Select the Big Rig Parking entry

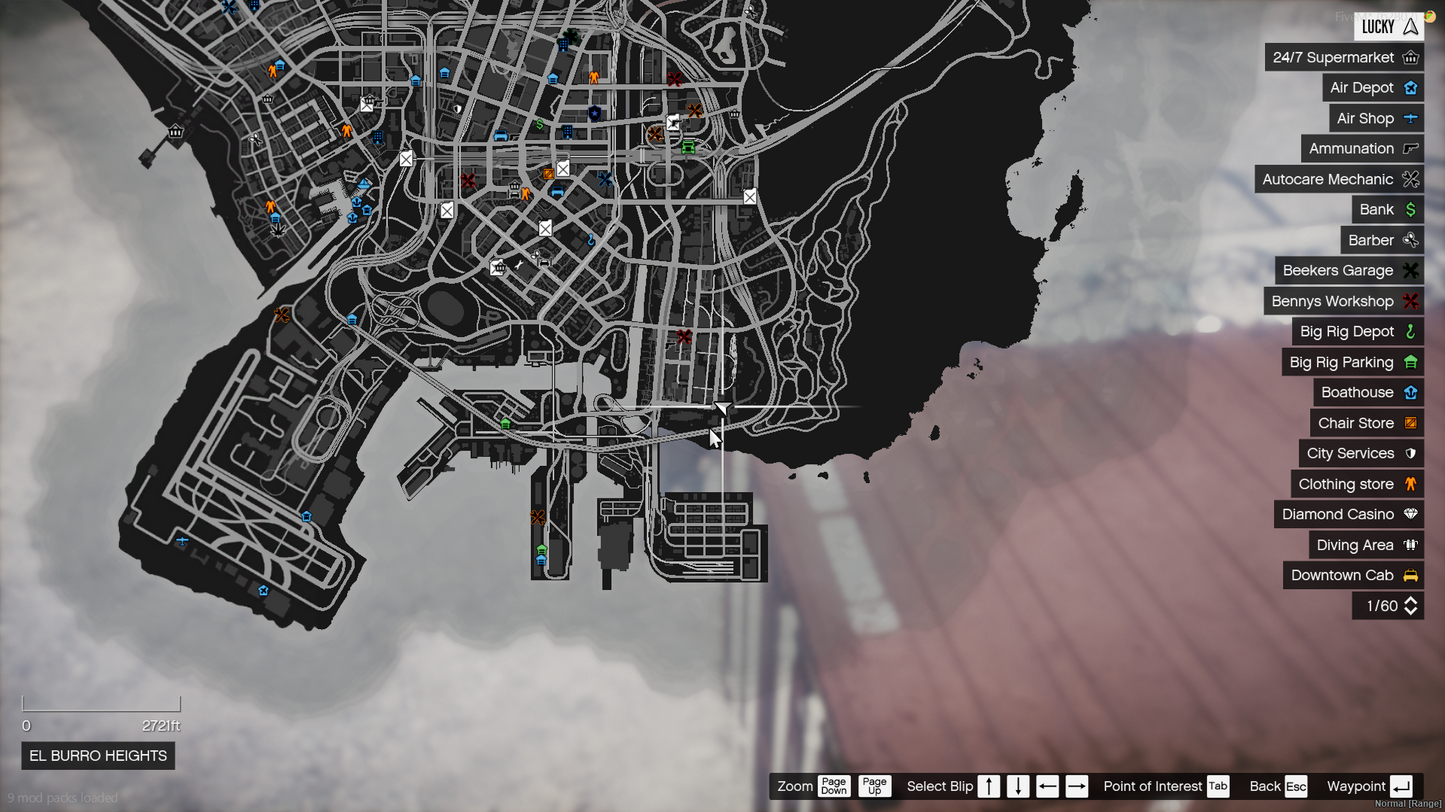point(1352,363)
